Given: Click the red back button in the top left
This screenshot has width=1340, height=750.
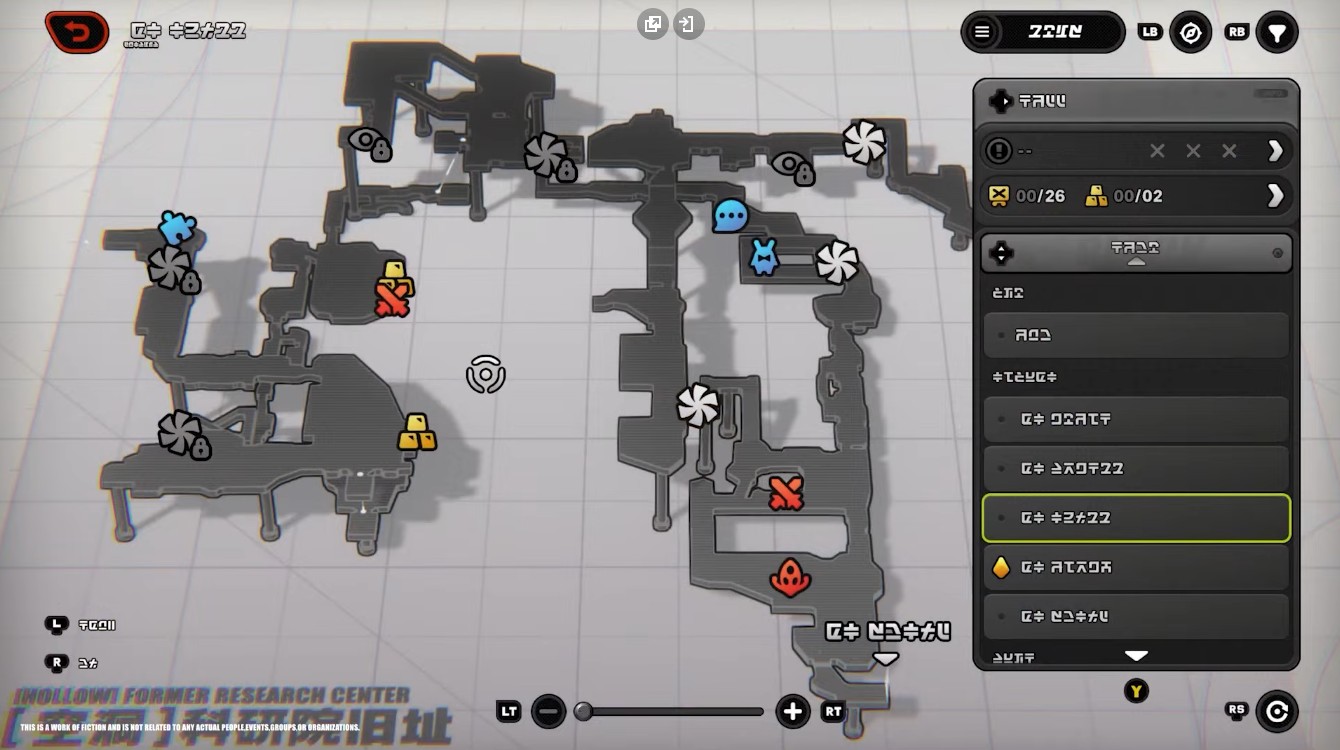Looking at the screenshot, I should [x=76, y=31].
